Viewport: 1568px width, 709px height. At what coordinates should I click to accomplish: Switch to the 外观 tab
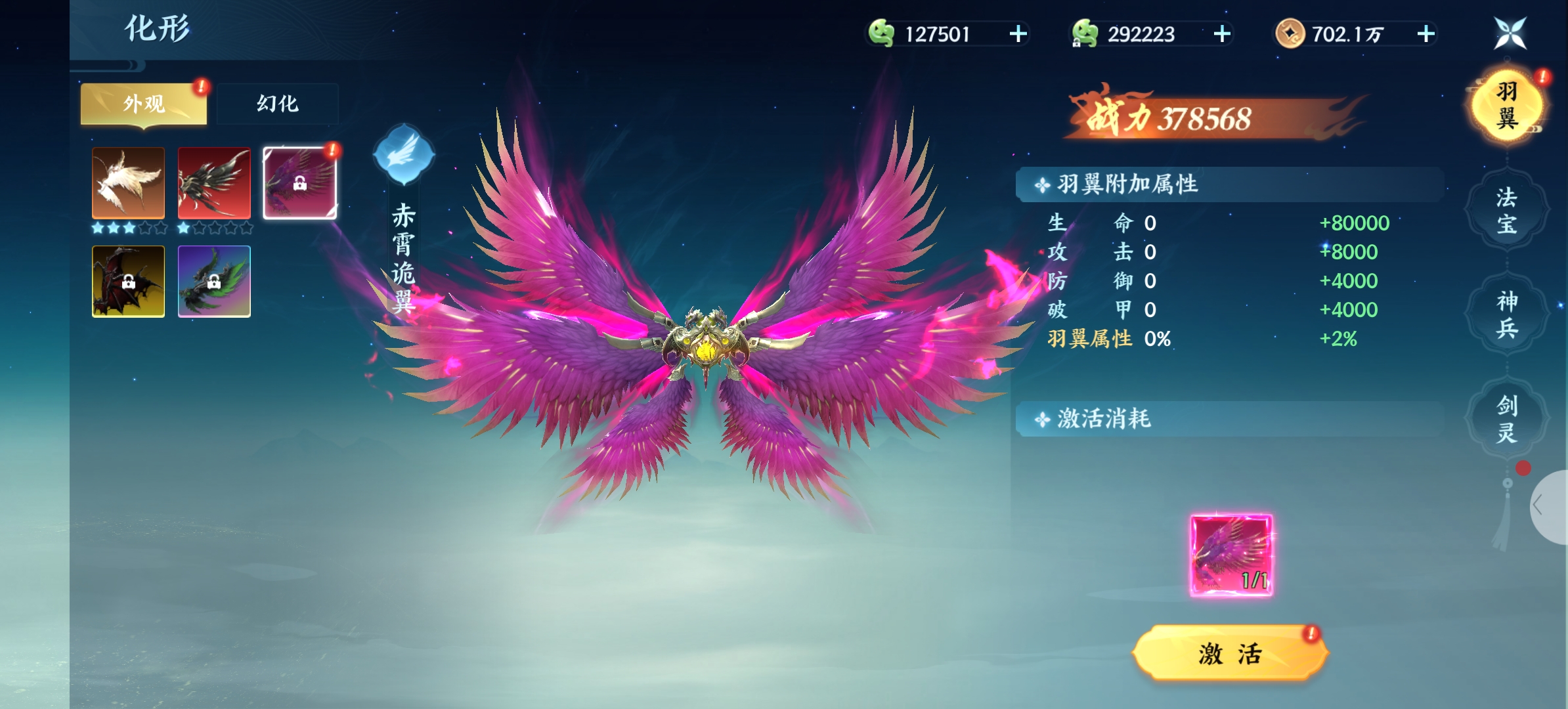(143, 104)
